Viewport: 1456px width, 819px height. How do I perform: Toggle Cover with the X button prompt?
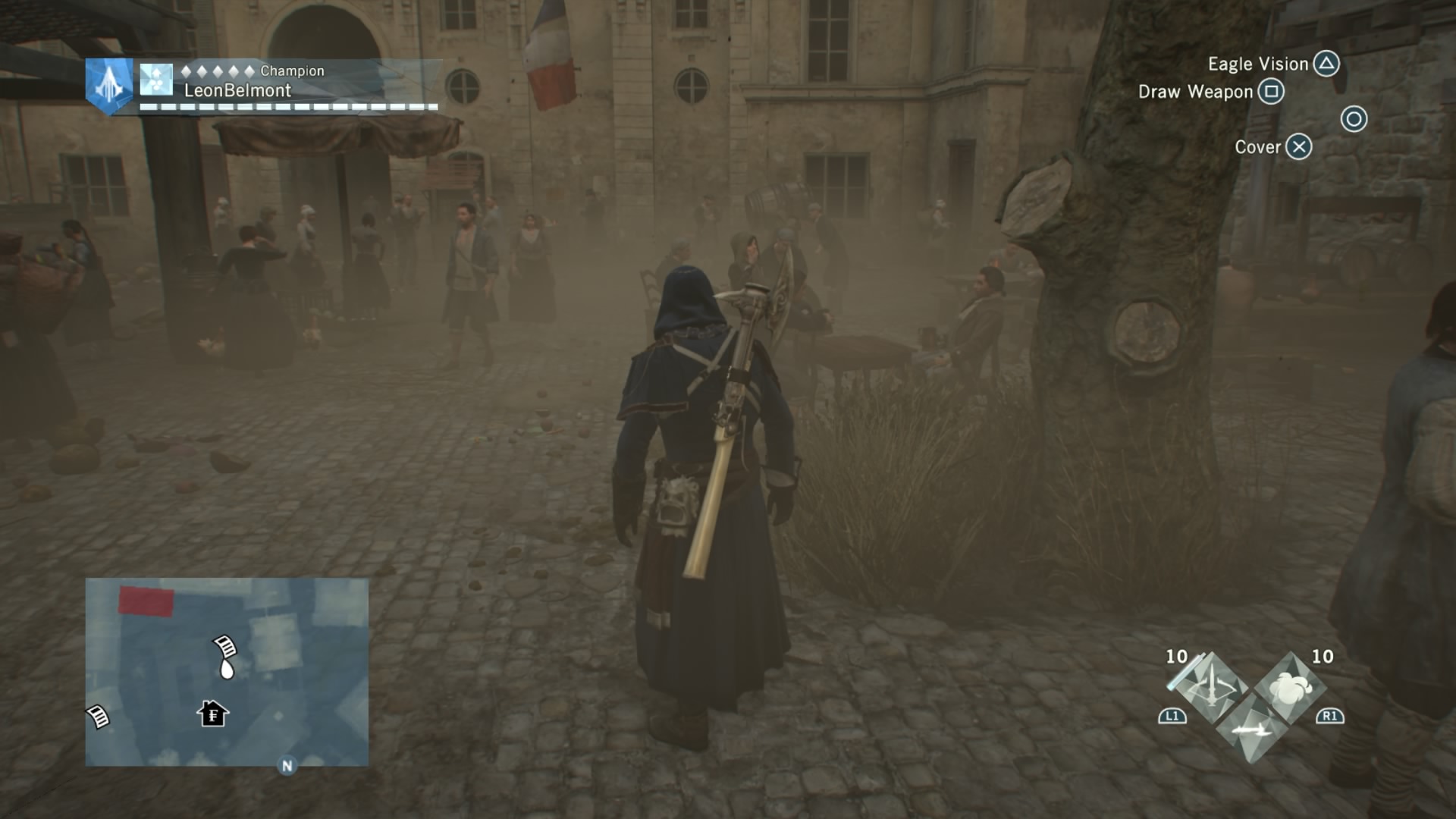click(1298, 147)
